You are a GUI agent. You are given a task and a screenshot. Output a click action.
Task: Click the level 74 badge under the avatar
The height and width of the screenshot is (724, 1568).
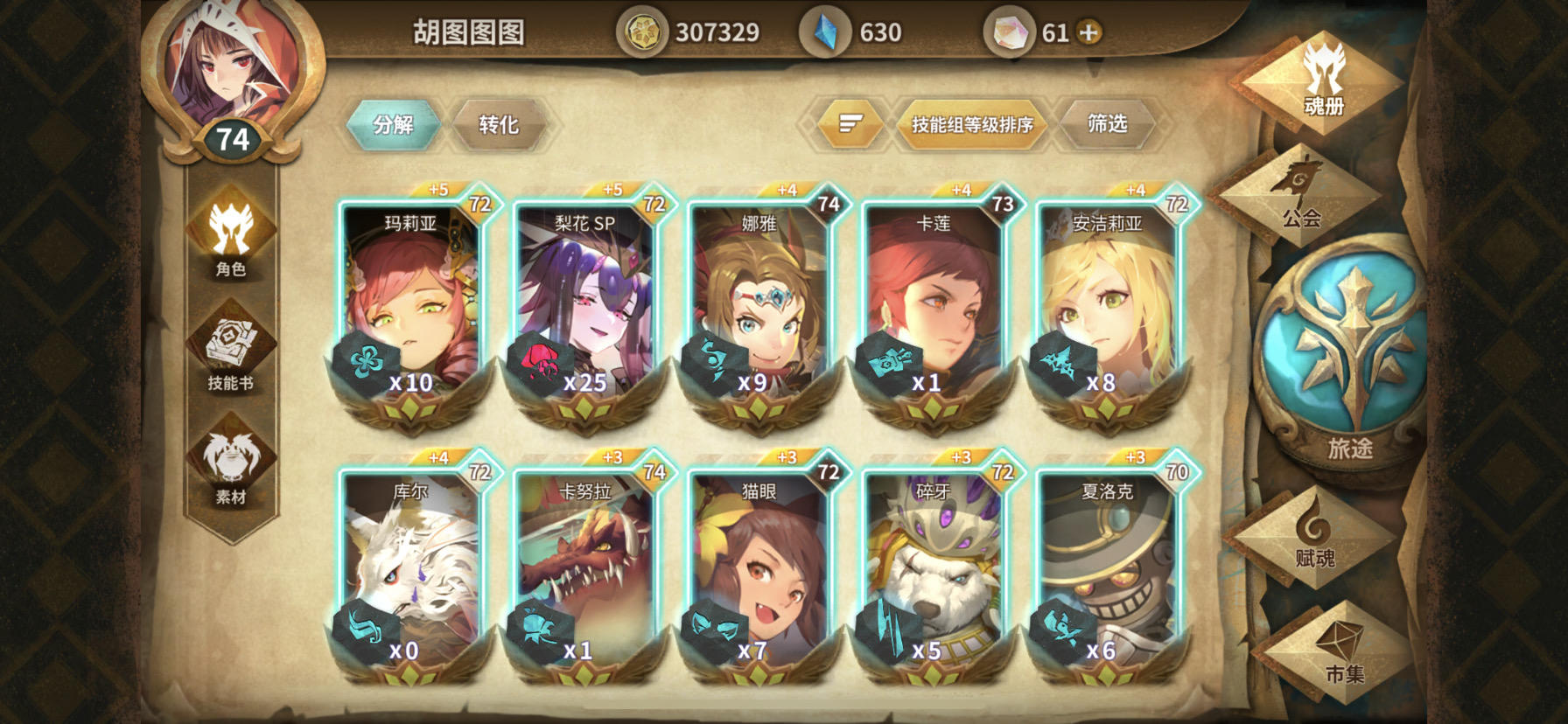point(233,136)
